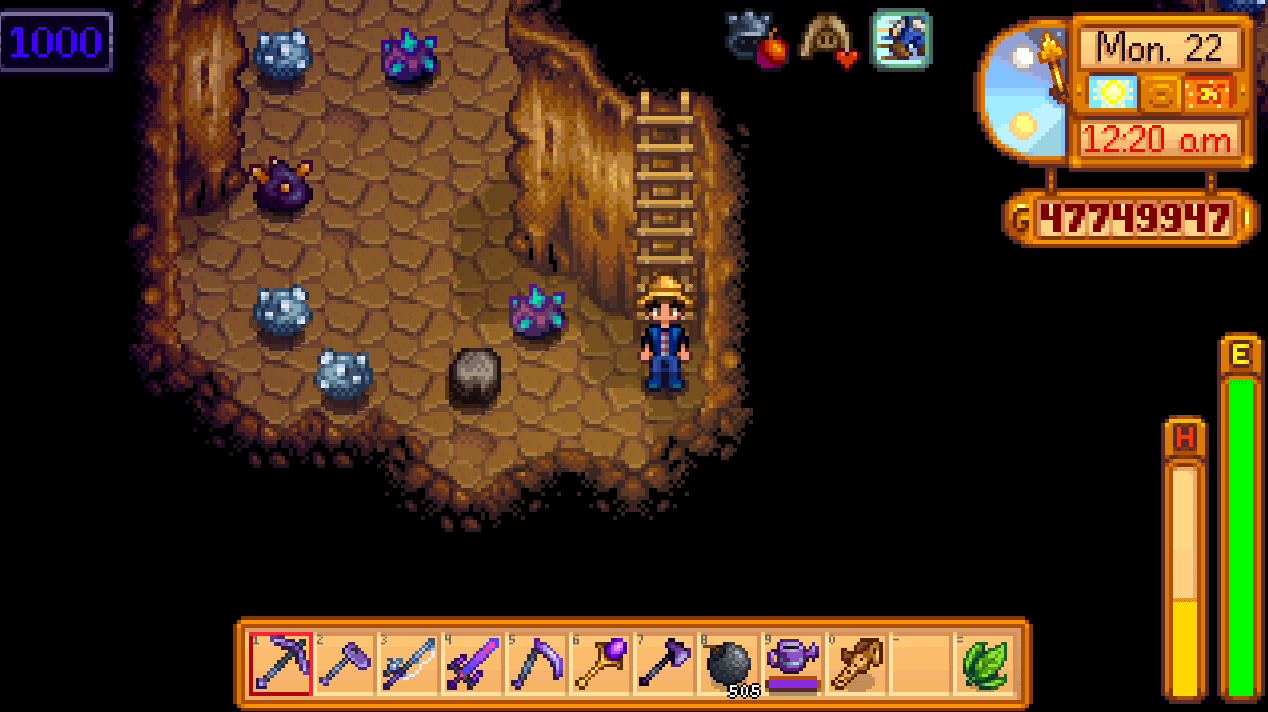Equip the purple watering can

tap(793, 663)
